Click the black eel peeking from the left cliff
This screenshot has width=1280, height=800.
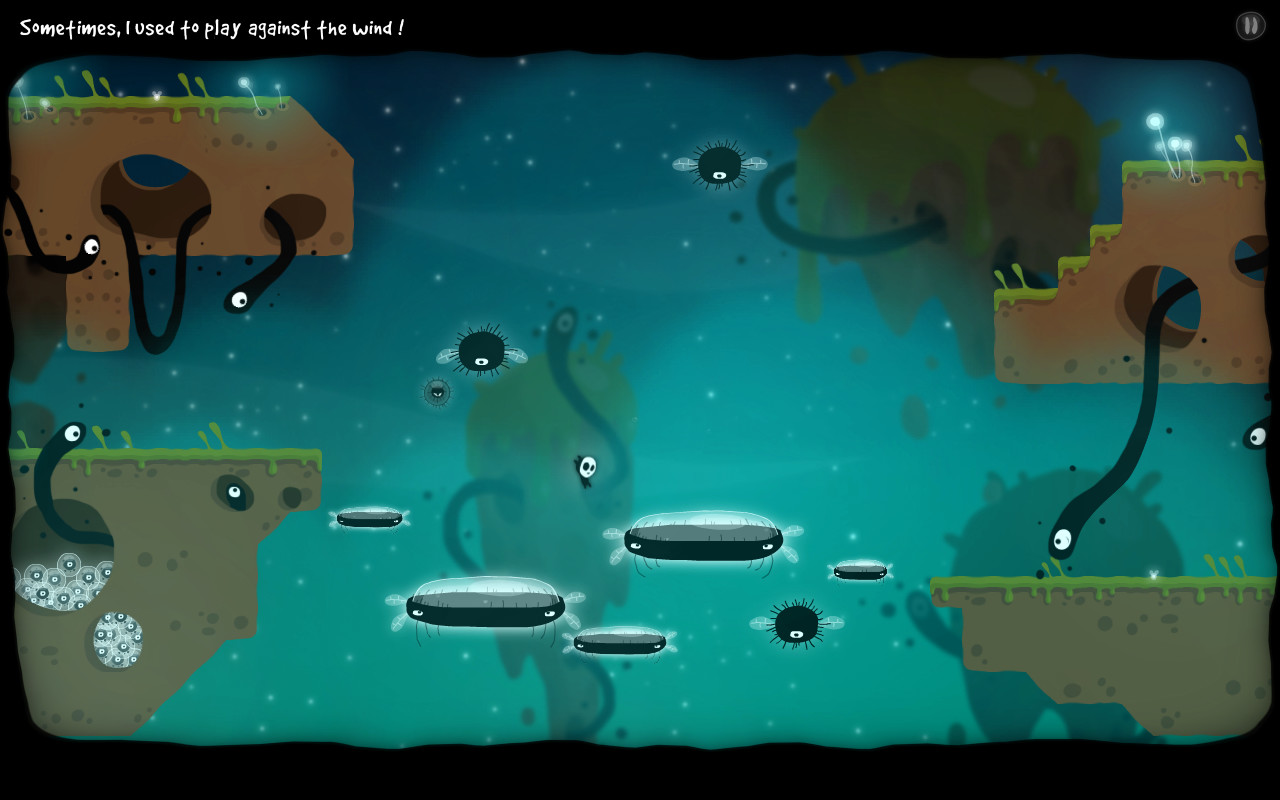90,248
